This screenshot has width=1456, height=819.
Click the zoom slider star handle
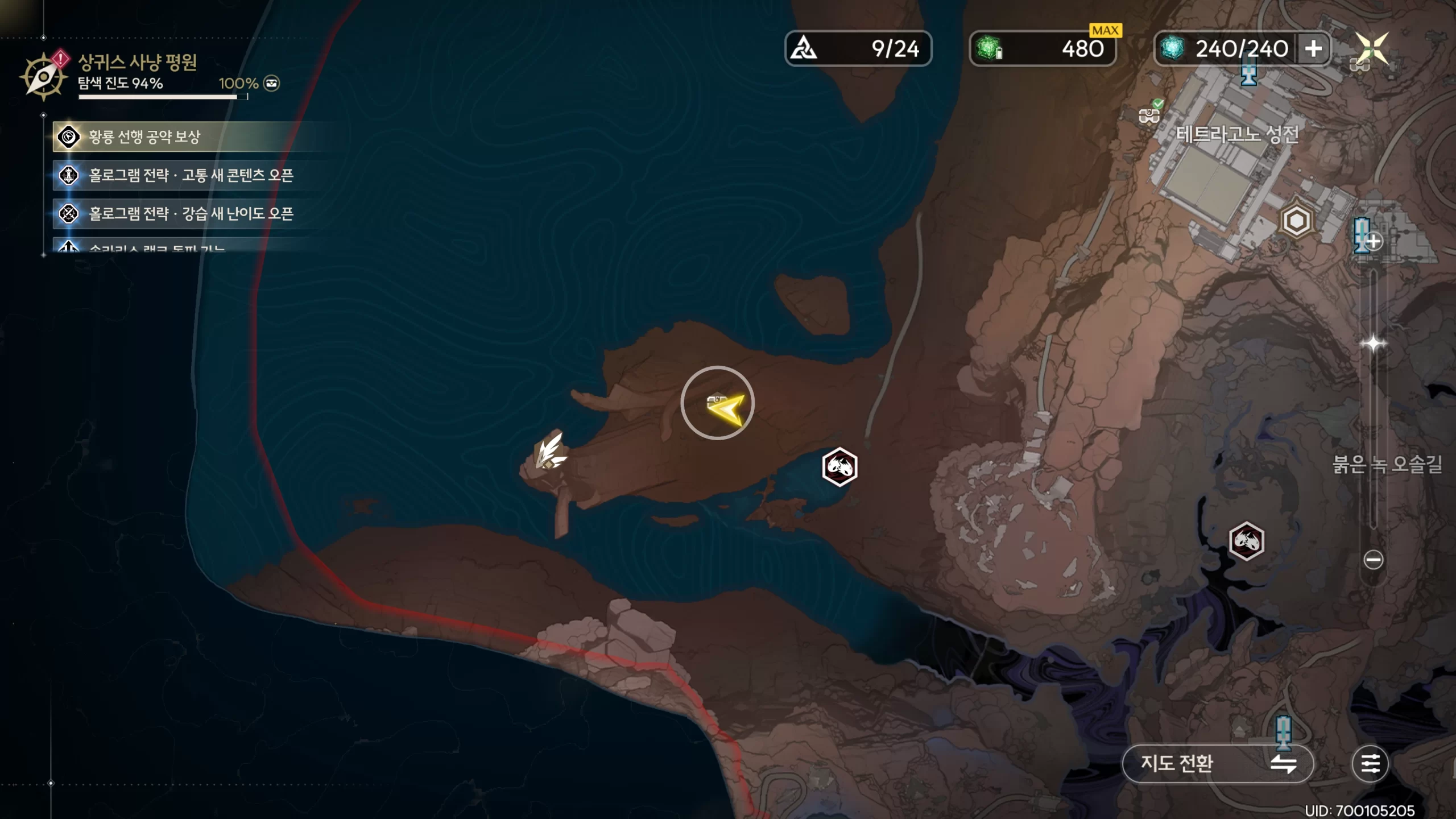1373,344
